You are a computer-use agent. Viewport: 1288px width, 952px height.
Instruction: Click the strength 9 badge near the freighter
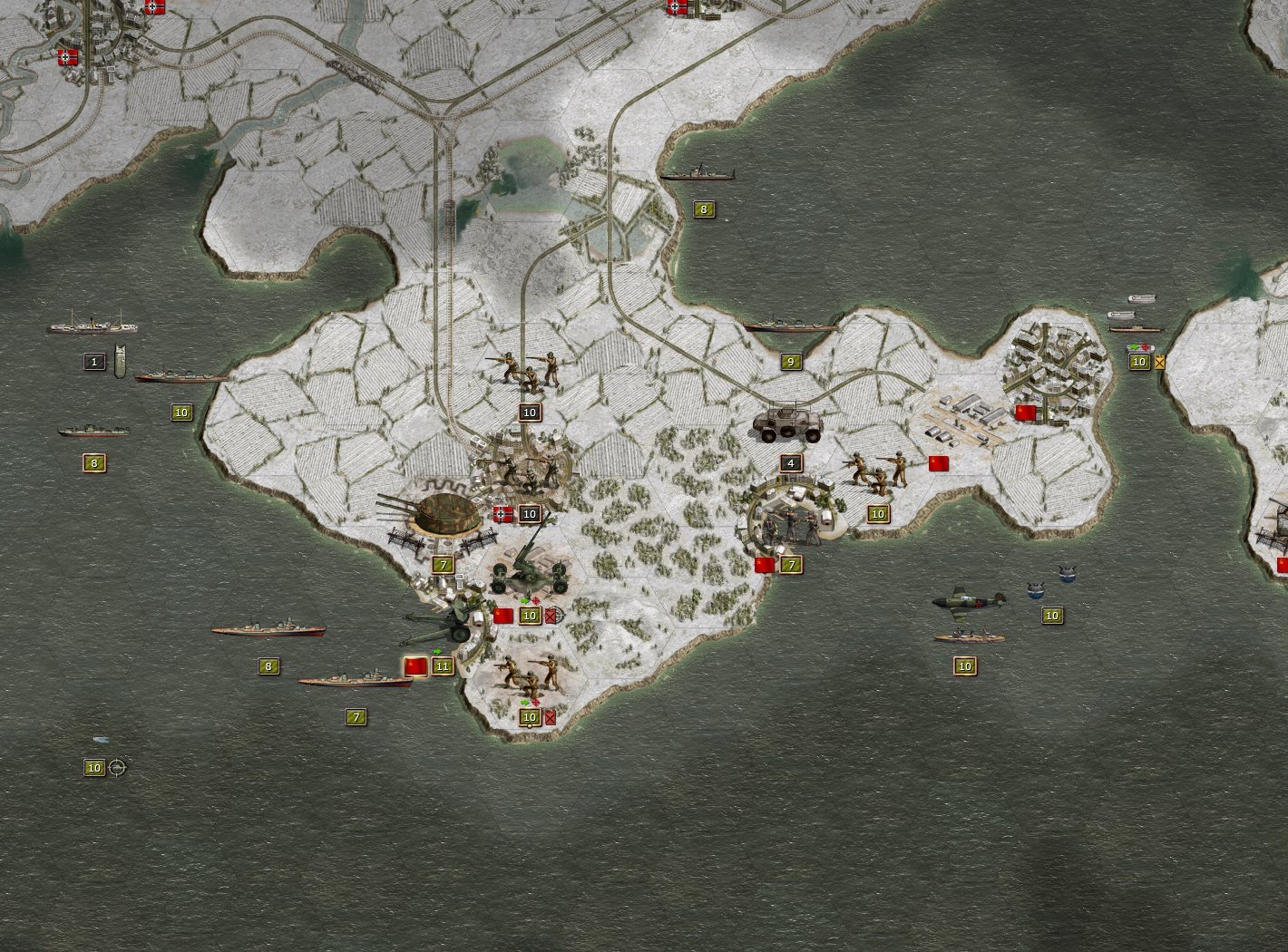(791, 360)
